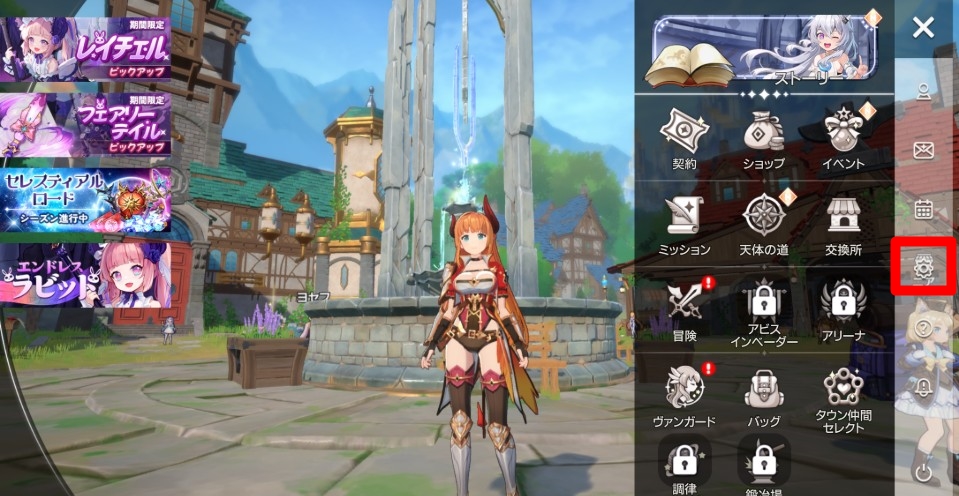The image size is (959, 496).
Task: Open the calendar icon
Action: click(923, 209)
